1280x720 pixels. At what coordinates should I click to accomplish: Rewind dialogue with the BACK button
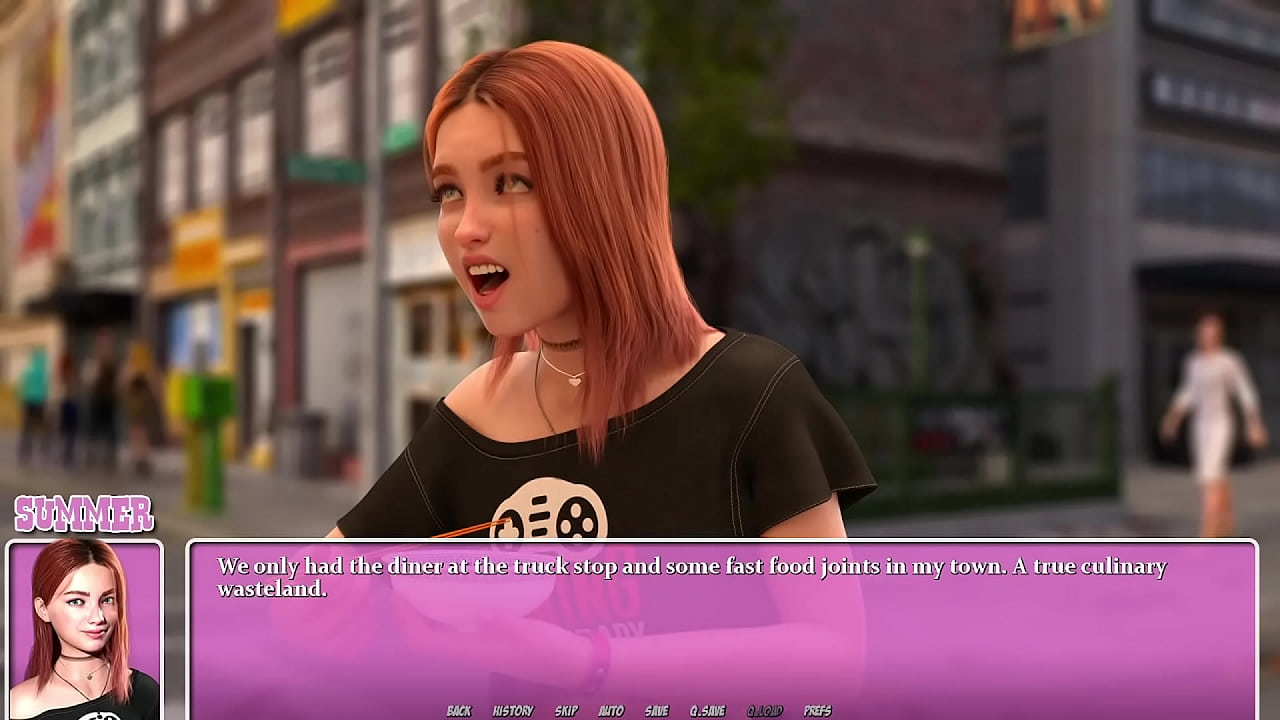point(459,710)
